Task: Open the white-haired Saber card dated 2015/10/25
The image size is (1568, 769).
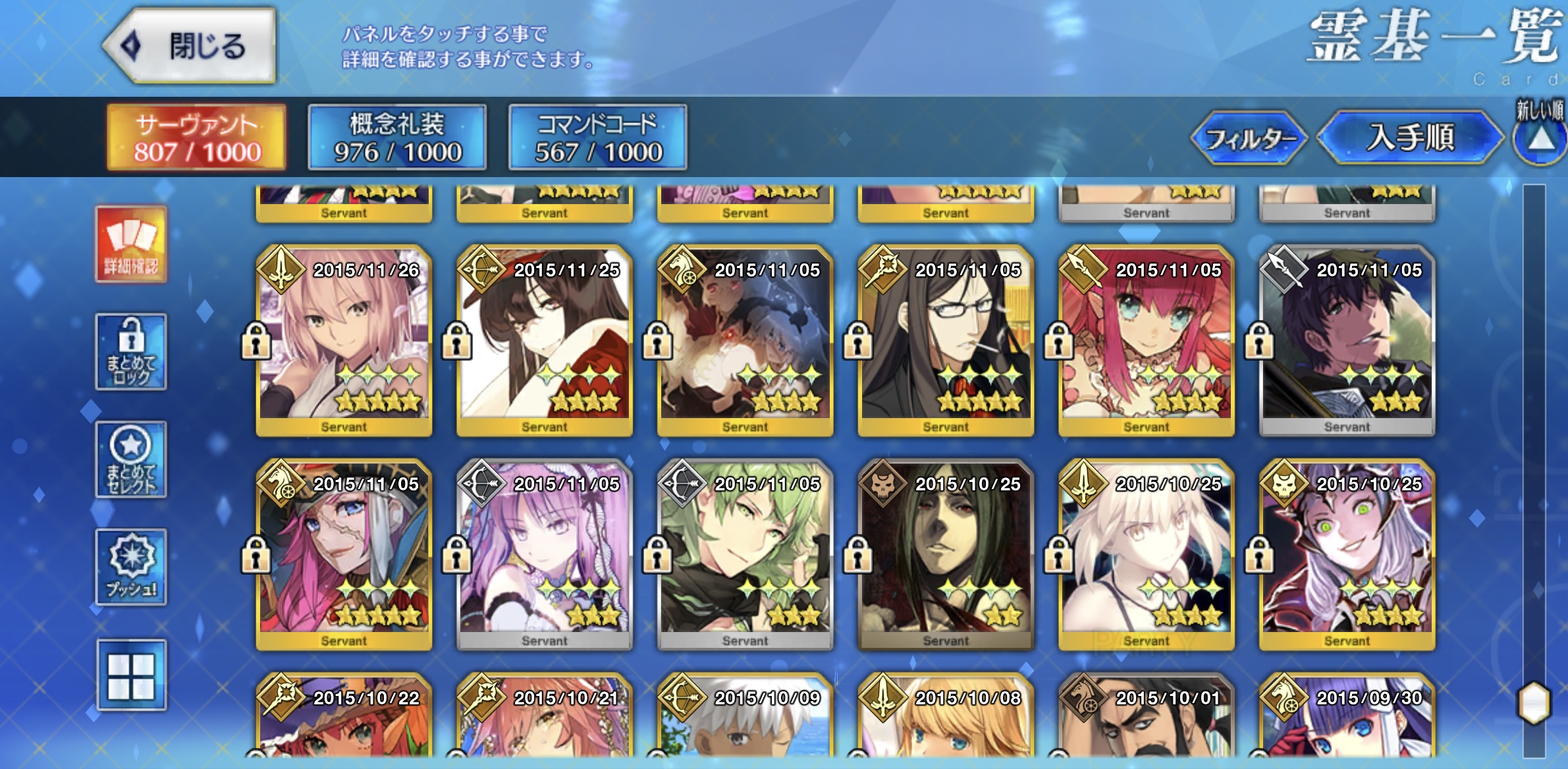Action: coord(1146,554)
